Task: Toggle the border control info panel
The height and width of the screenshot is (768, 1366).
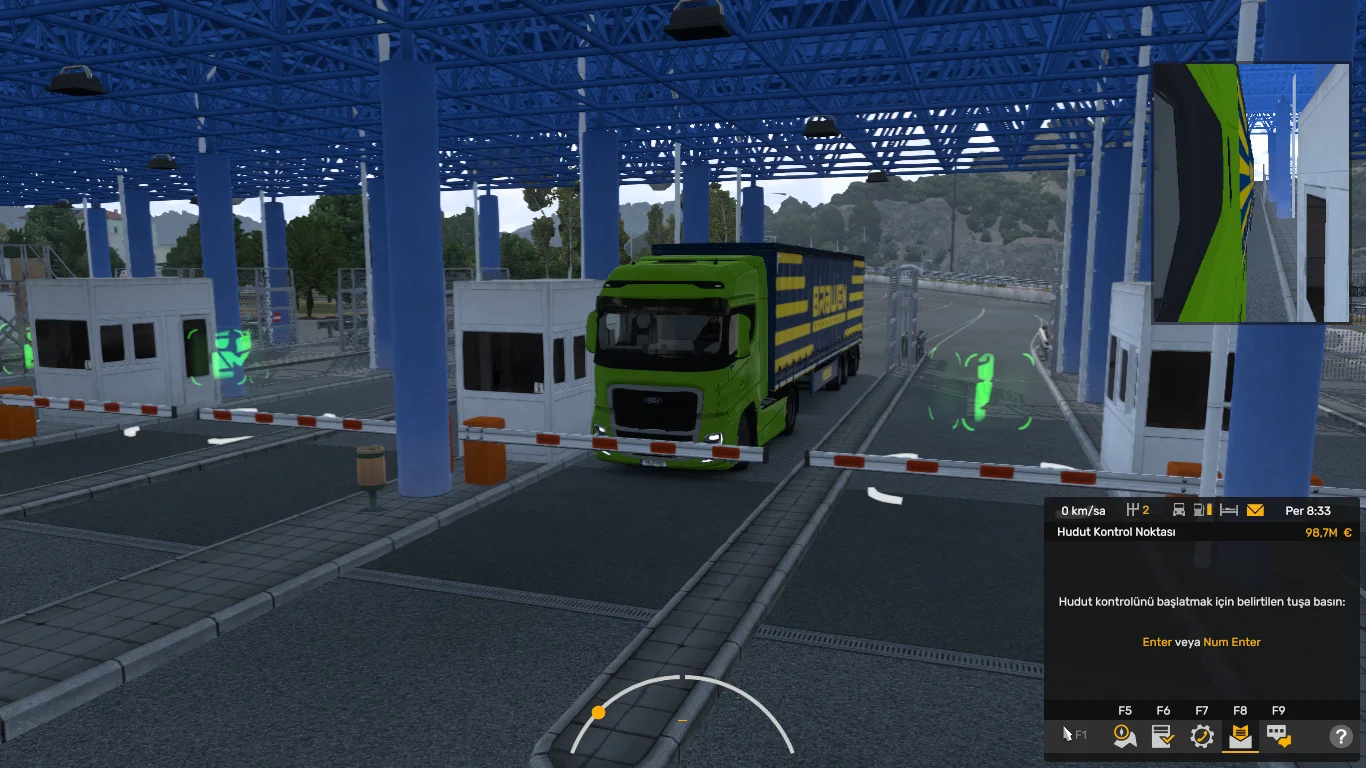Action: pos(1115,532)
